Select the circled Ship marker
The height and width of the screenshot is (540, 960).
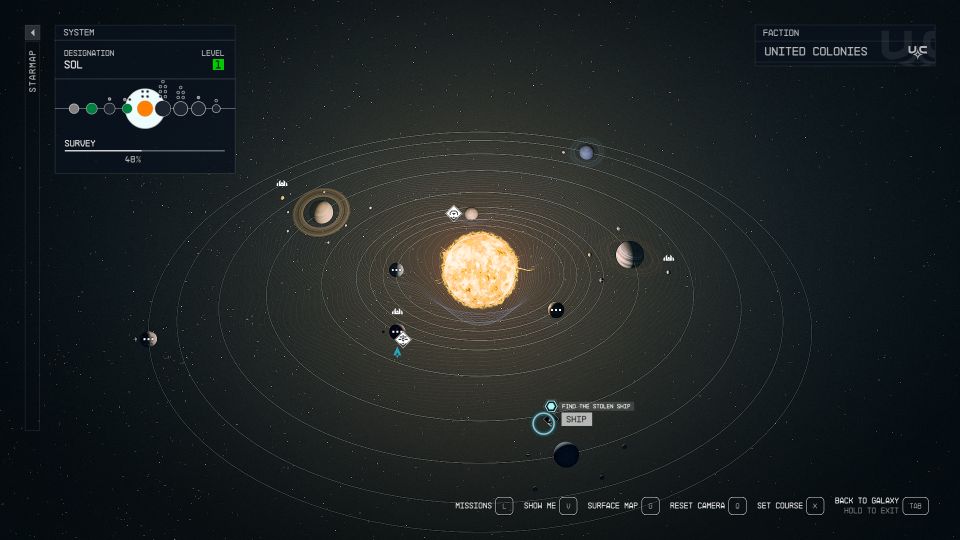(543, 423)
